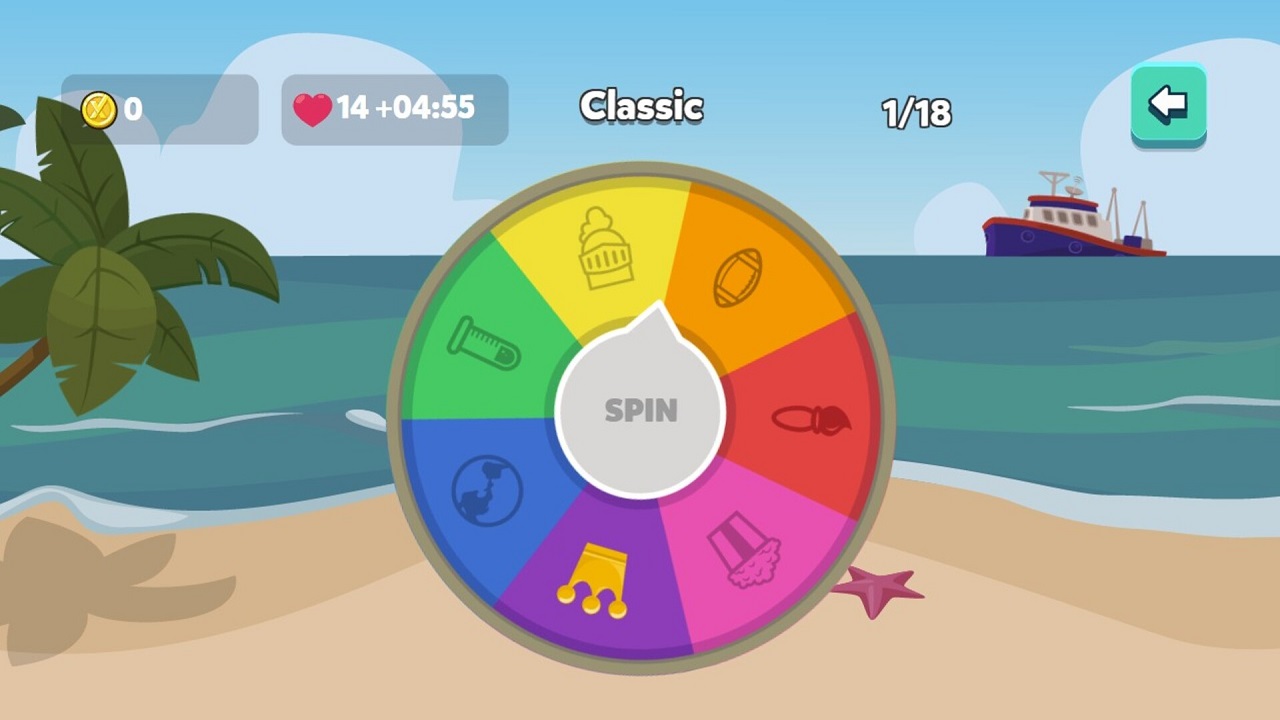Select the green test tube Science category
The image size is (1280, 720).
[x=487, y=345]
